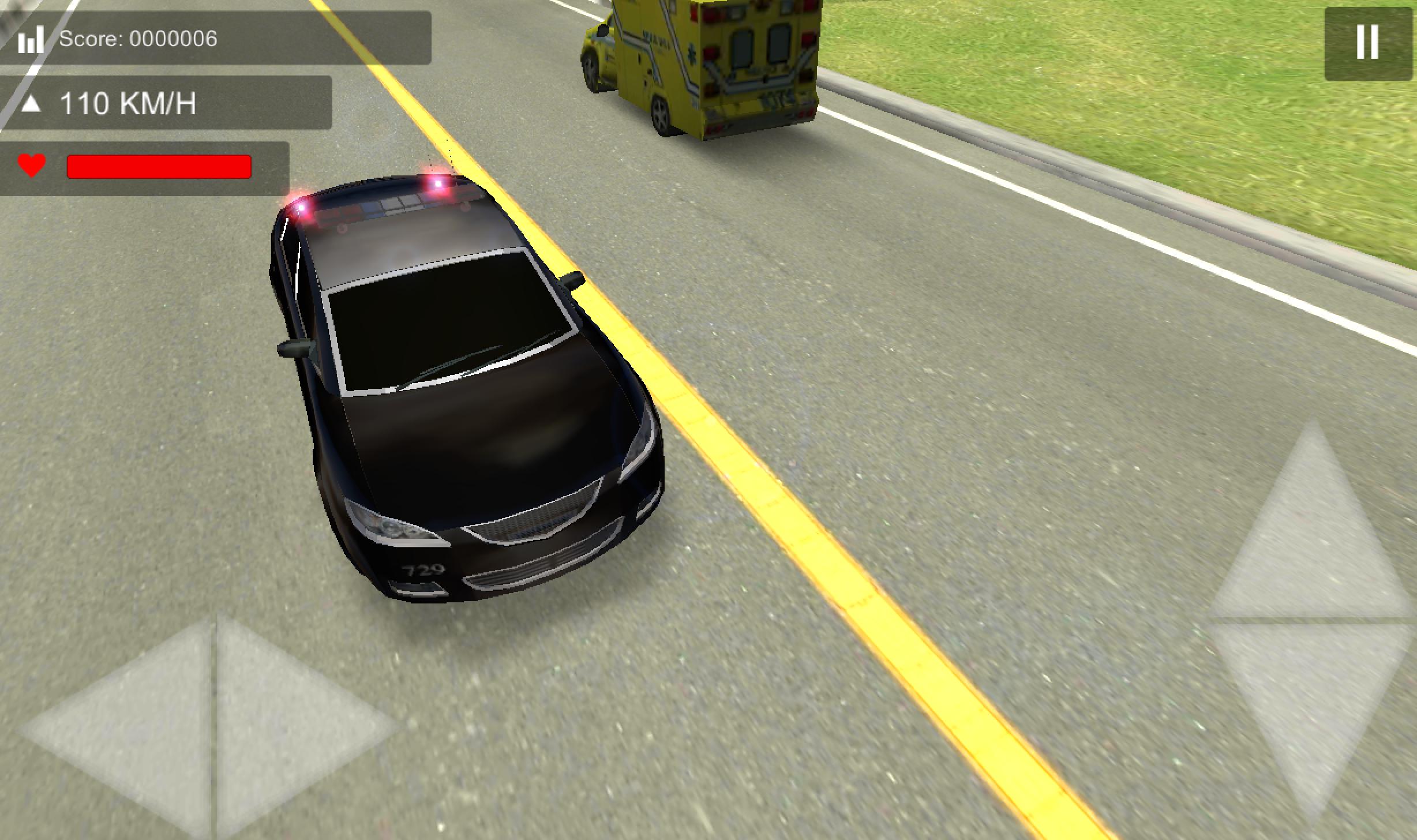This screenshot has height=840, width=1417.
Task: Select the bar chart icon beside the score
Action: pyautogui.click(x=32, y=39)
